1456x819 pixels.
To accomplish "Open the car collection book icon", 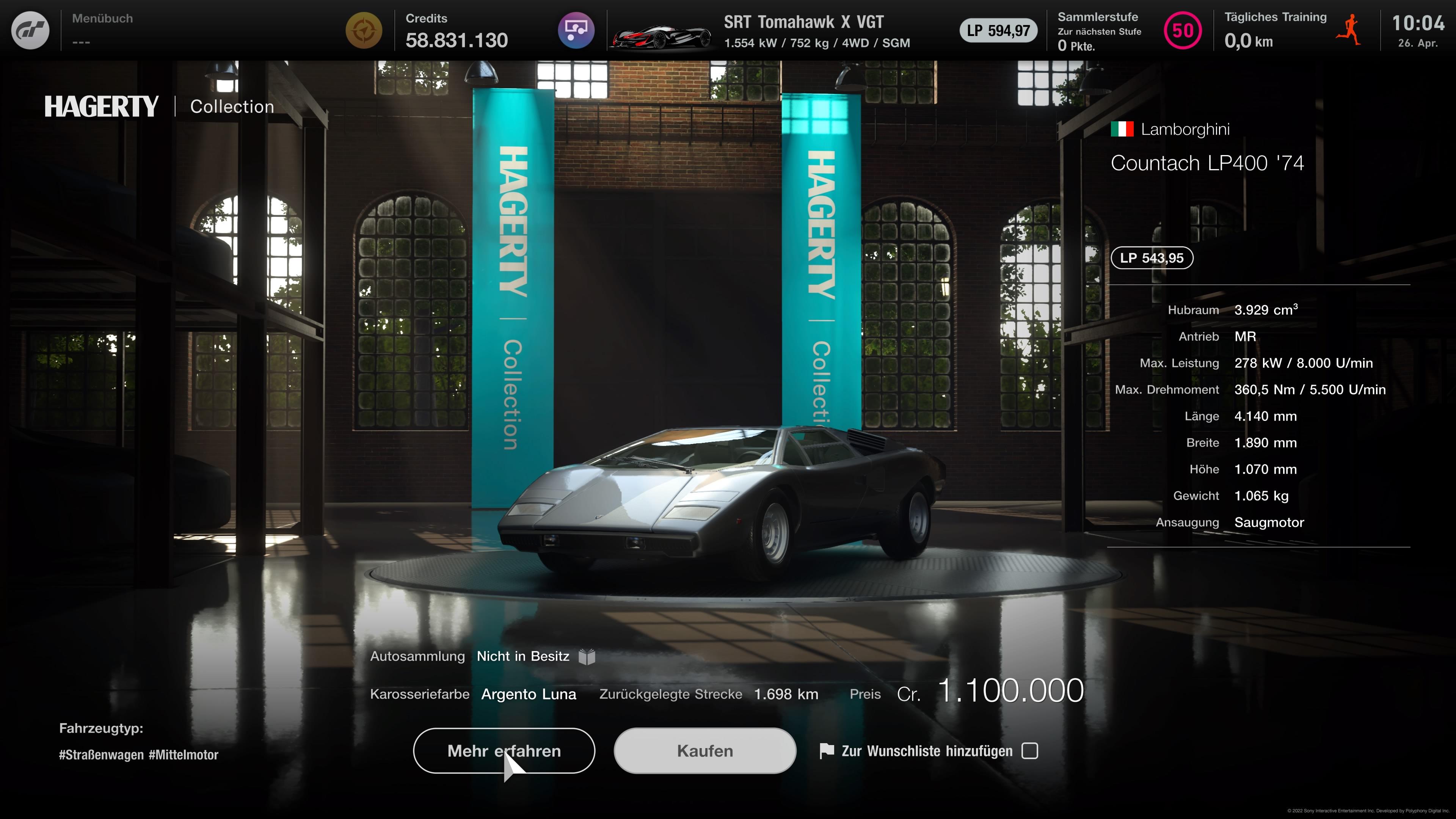I will pyautogui.click(x=587, y=656).
